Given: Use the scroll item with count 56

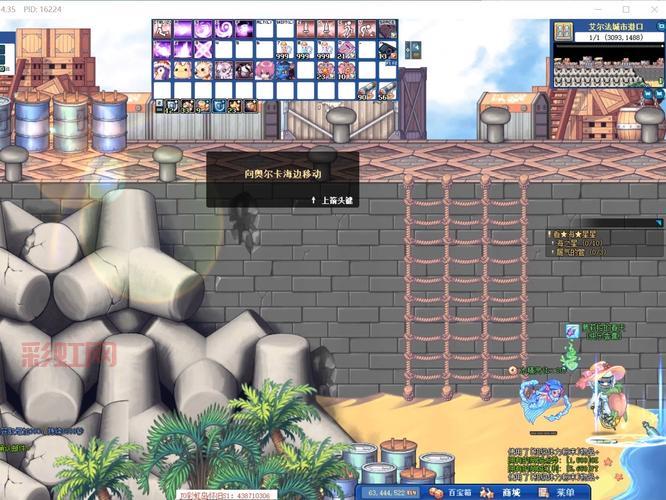Looking at the screenshot, I should (x=387, y=90).
